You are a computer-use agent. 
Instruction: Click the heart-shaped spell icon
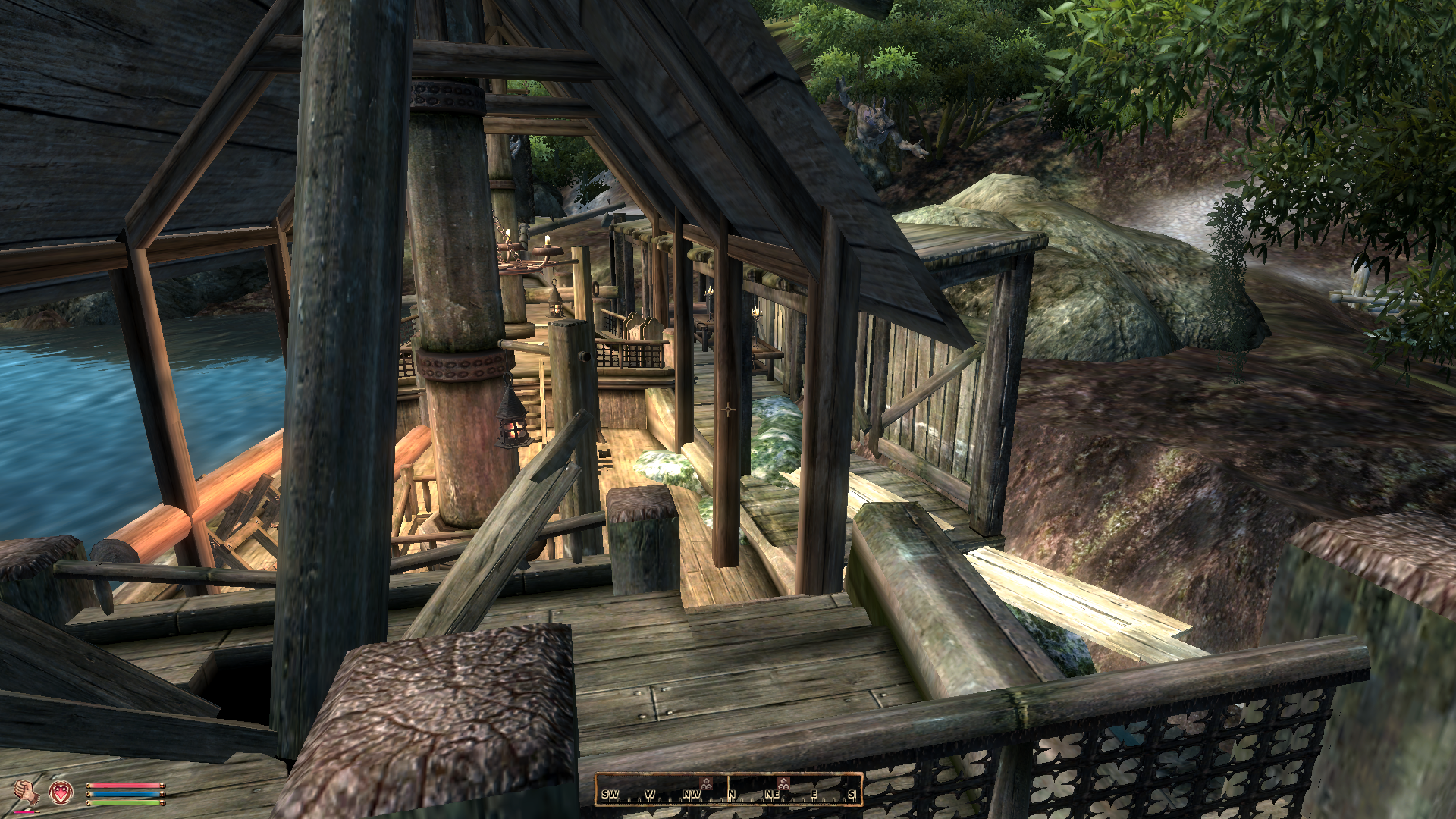(x=61, y=793)
